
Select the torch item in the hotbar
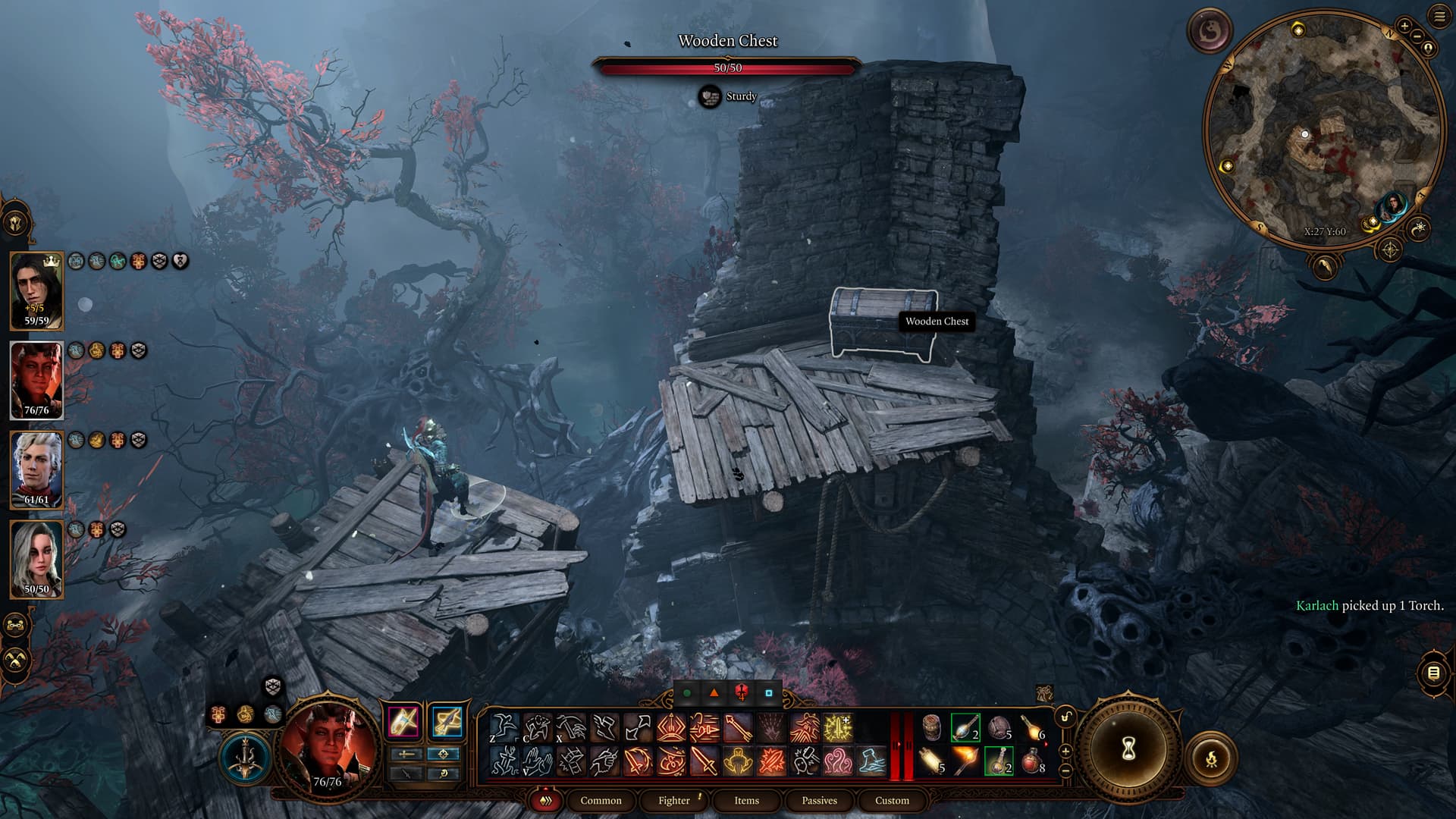click(x=965, y=760)
